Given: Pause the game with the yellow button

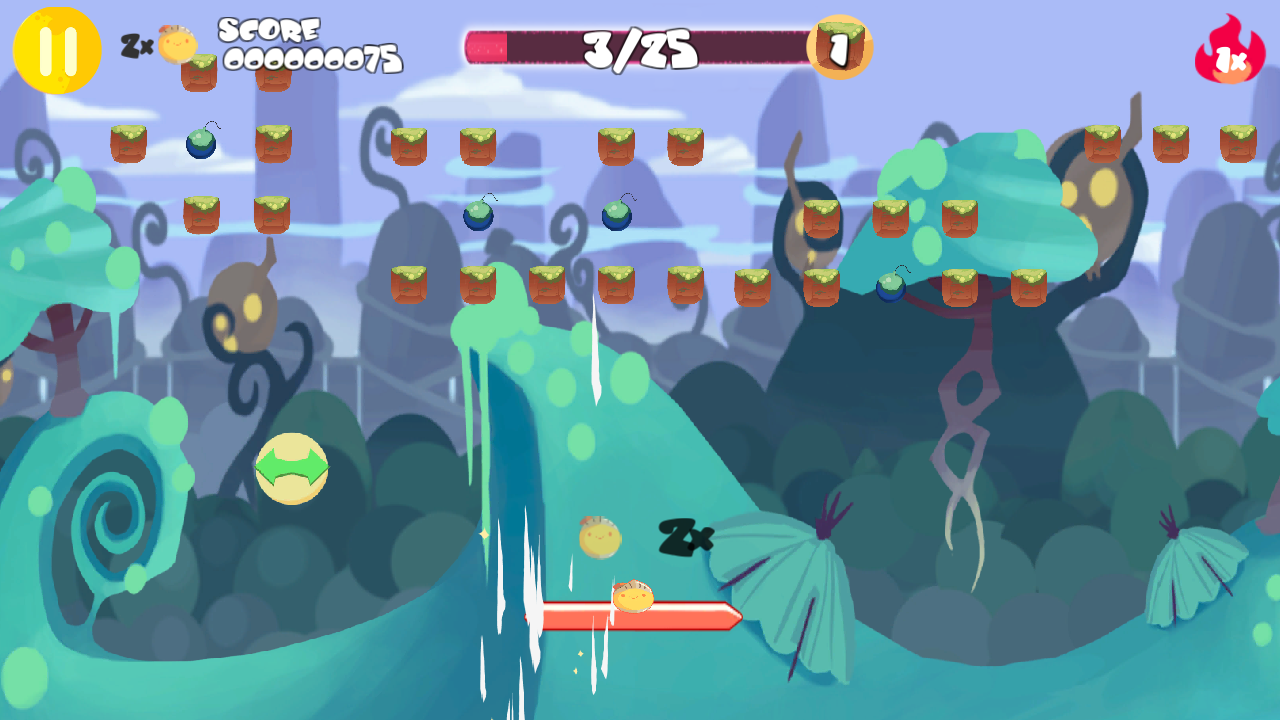Looking at the screenshot, I should pos(57,51).
